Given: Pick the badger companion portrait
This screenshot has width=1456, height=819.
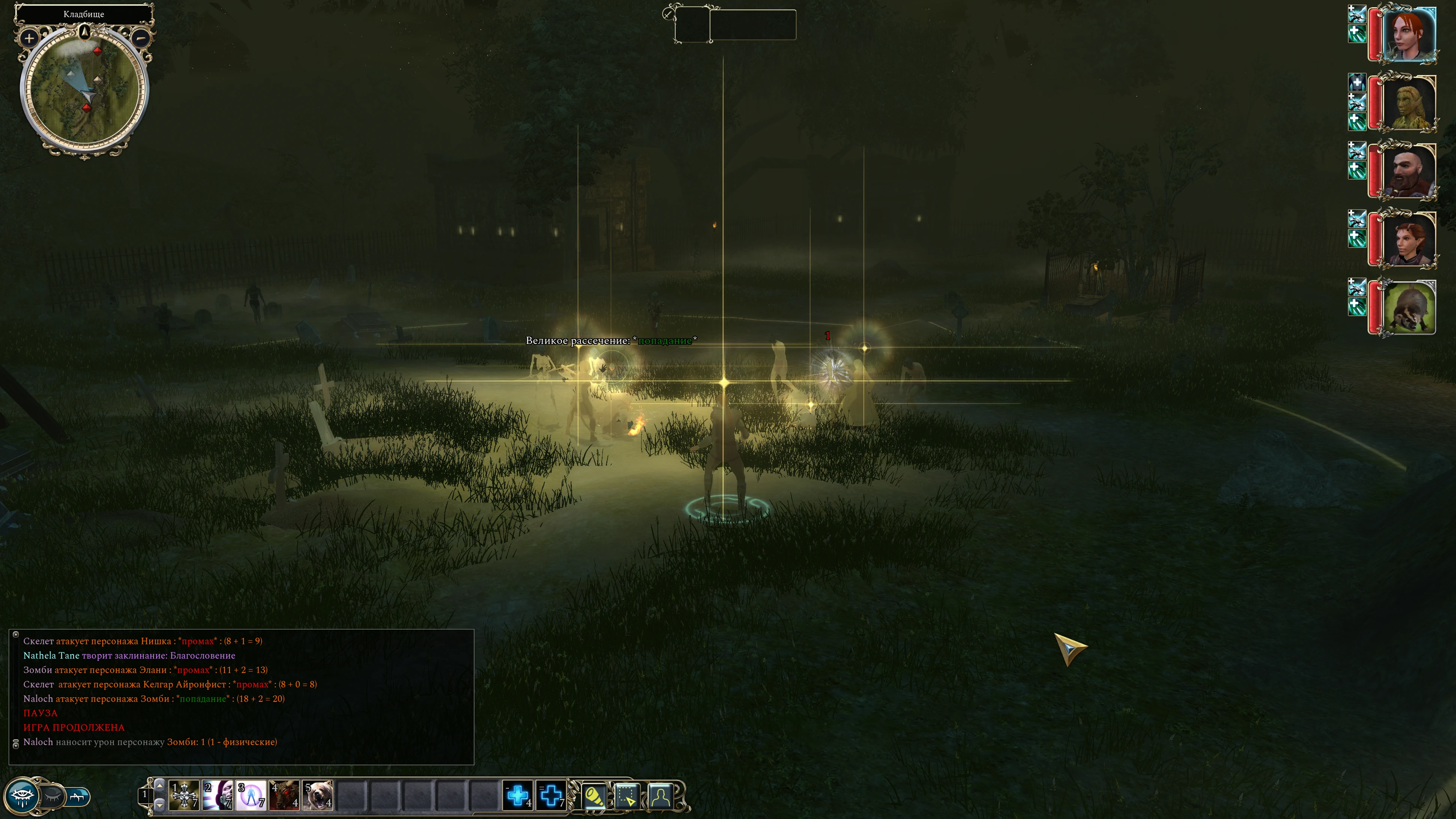Looking at the screenshot, I should point(1408,308).
